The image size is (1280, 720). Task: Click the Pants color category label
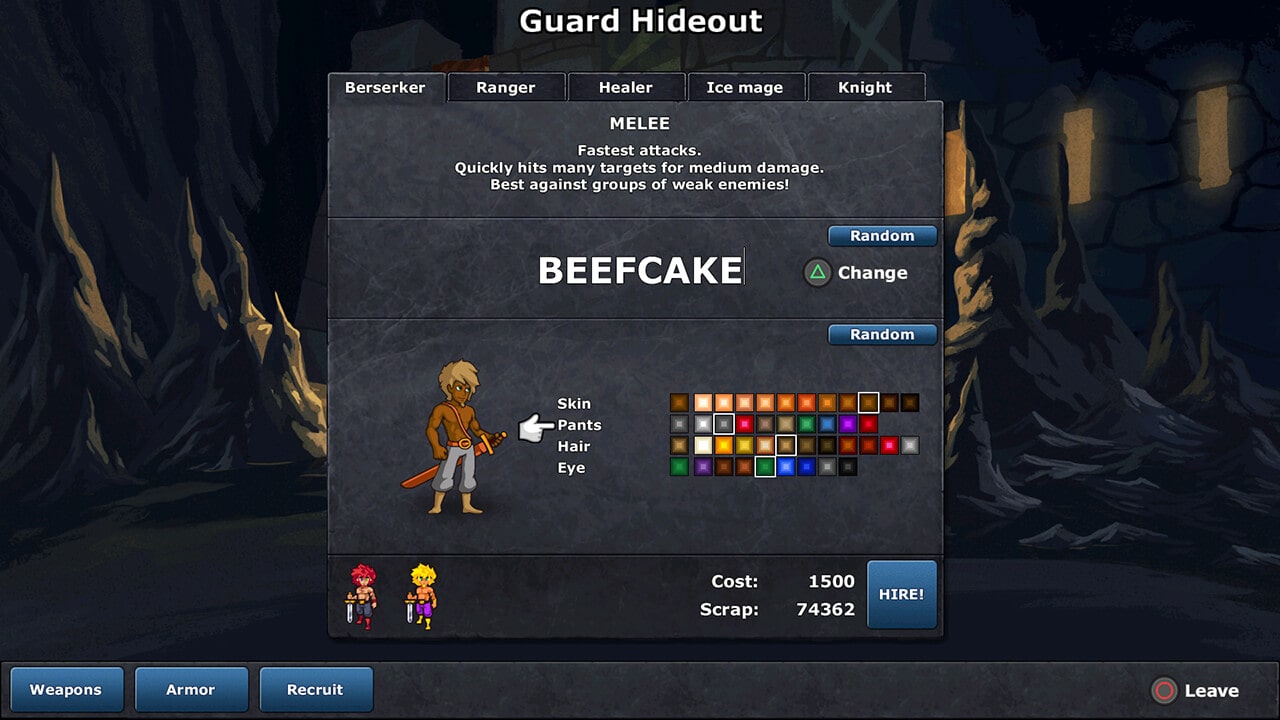point(580,425)
